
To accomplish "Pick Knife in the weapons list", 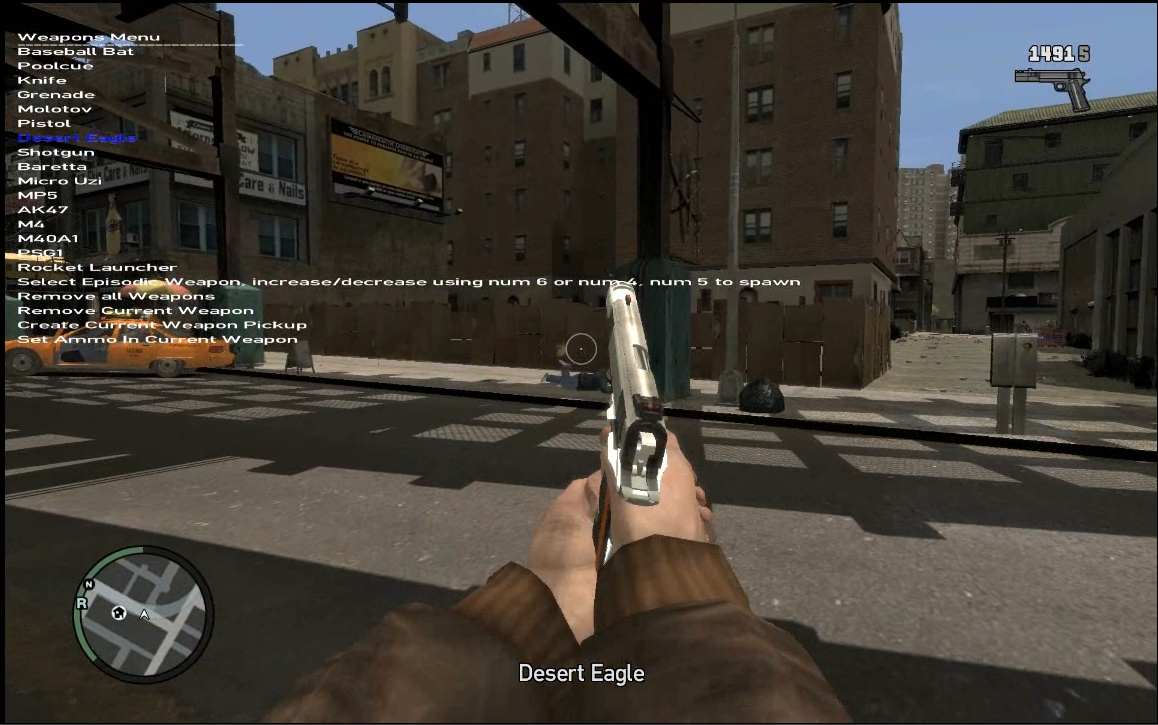I will coord(42,80).
